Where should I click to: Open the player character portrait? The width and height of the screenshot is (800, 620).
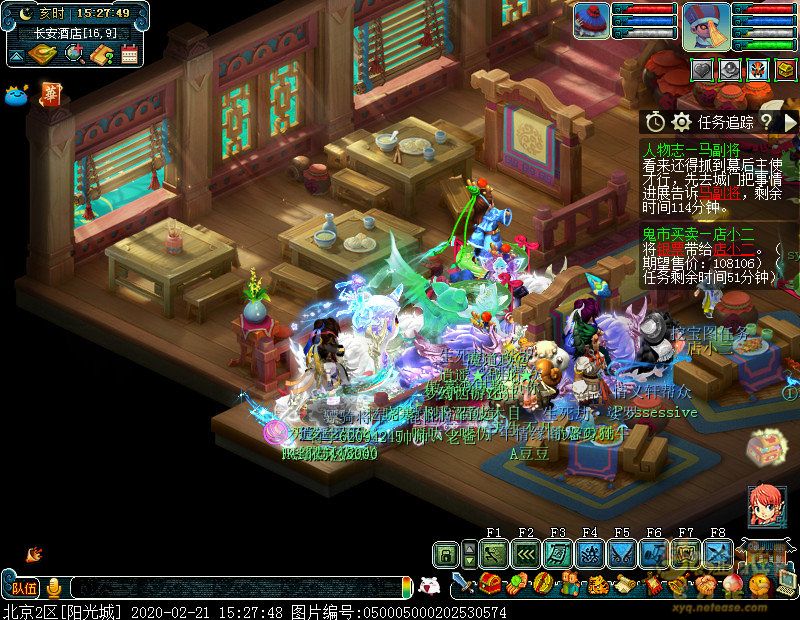[x=706, y=25]
